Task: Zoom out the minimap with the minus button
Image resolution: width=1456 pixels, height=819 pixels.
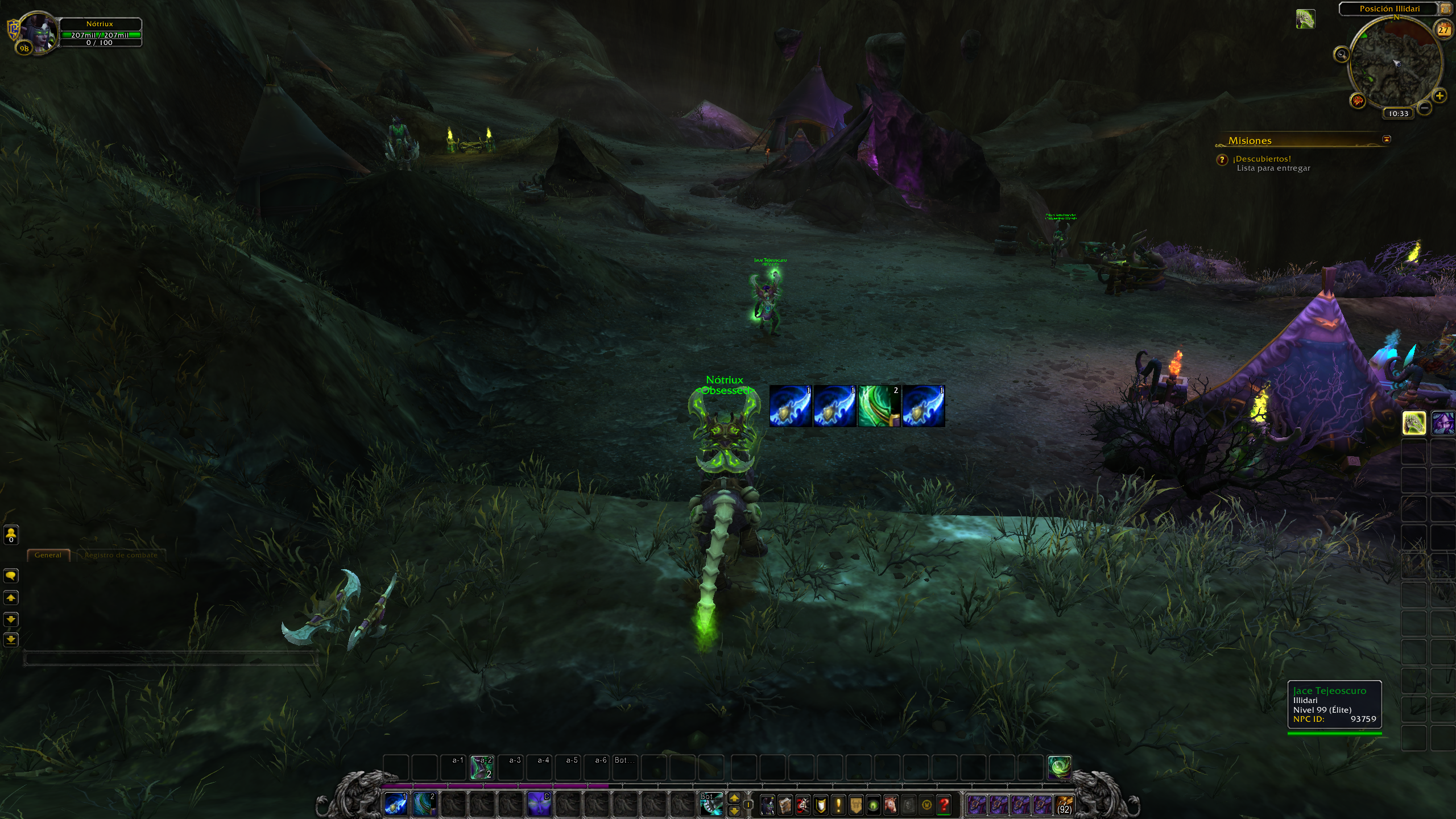Action: tap(1424, 107)
